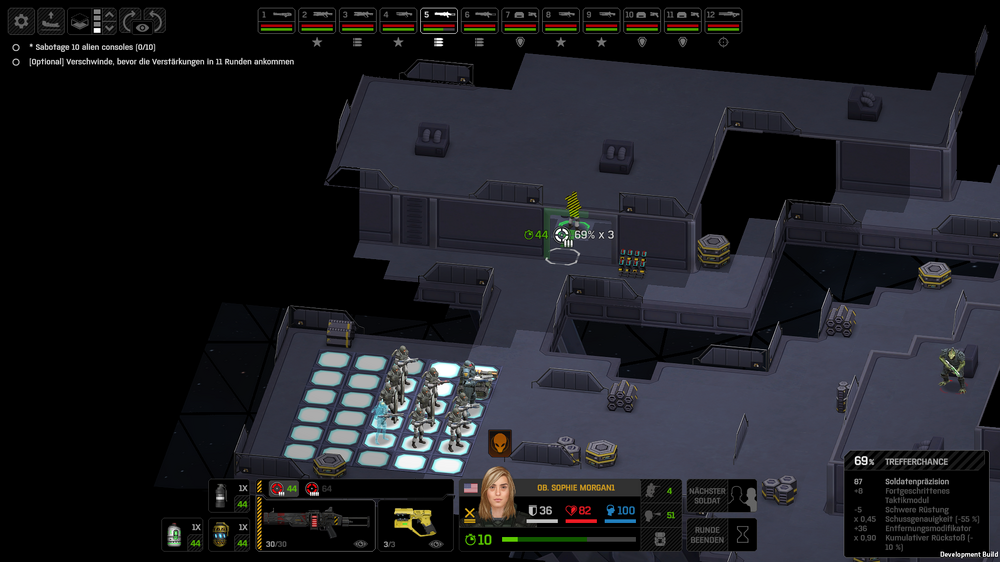The image size is (1000, 562).
Task: Open the gear settings menu
Action: point(21,21)
